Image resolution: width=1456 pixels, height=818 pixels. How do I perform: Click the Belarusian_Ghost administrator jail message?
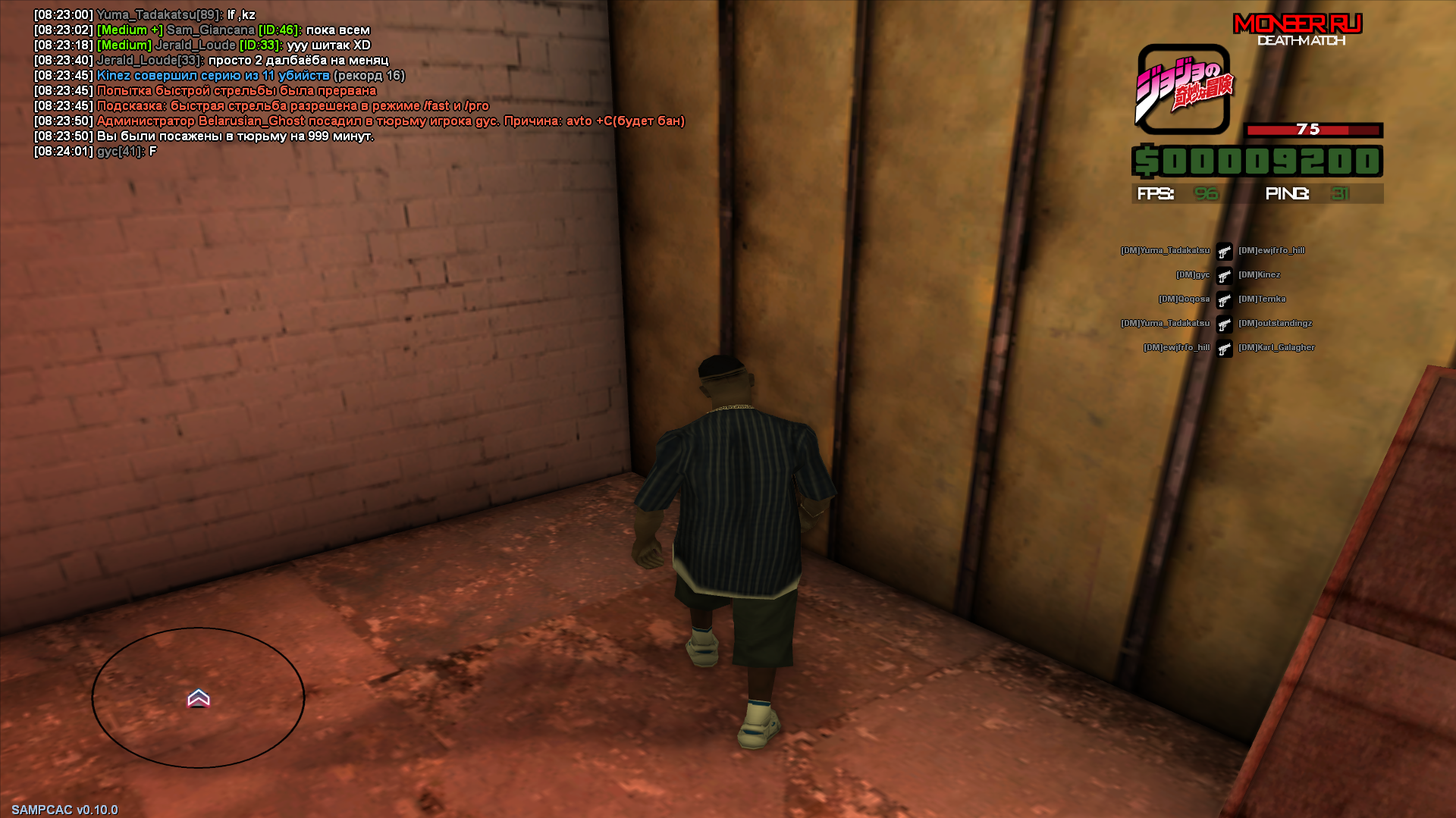point(390,121)
